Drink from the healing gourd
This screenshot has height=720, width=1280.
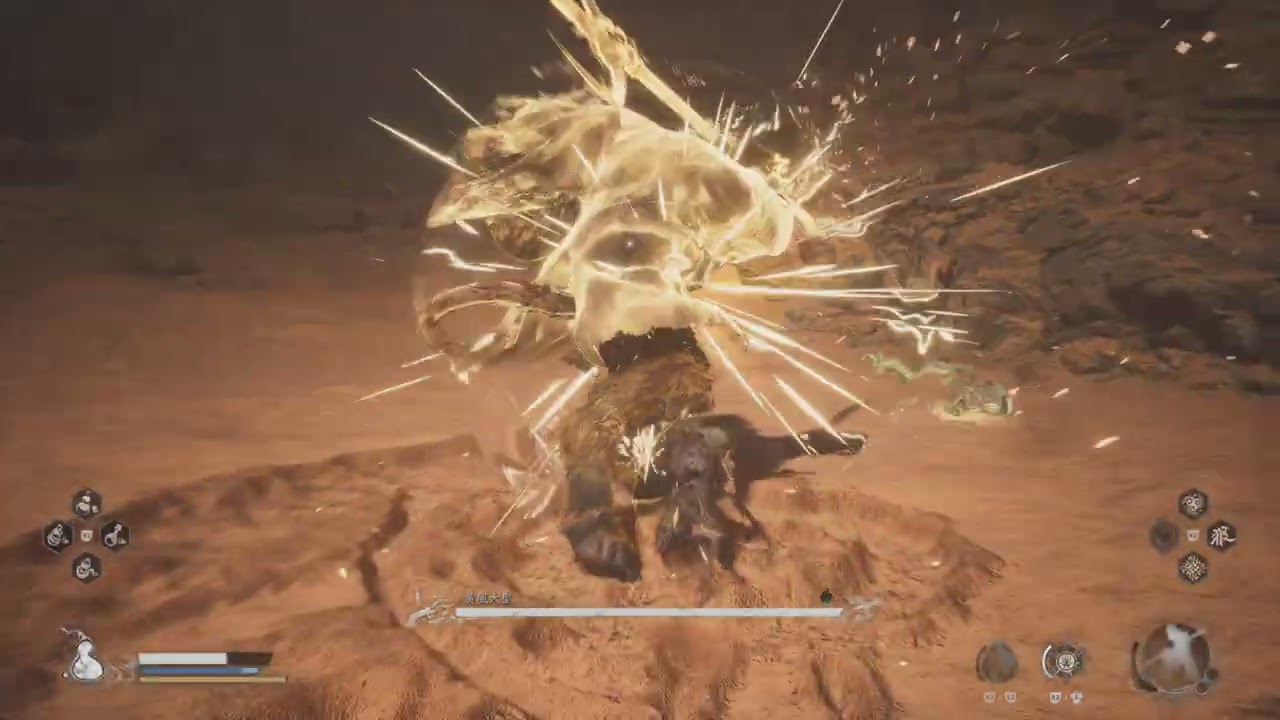[x=85, y=660]
